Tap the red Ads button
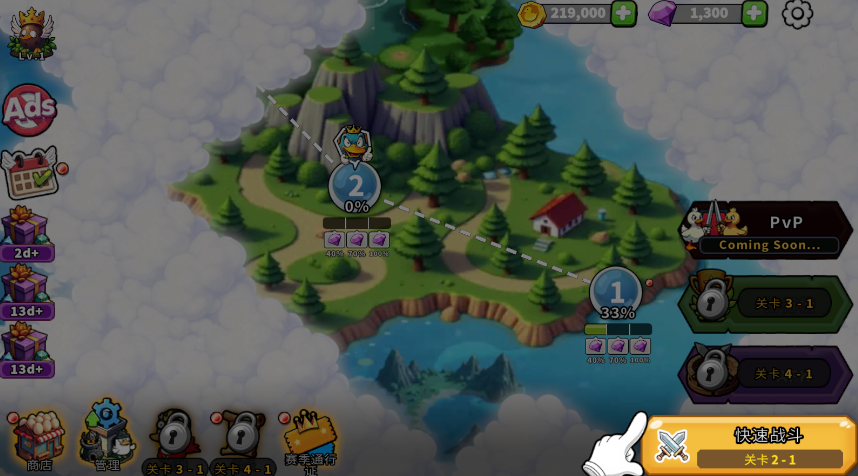The height and width of the screenshot is (476, 858). pos(28,110)
